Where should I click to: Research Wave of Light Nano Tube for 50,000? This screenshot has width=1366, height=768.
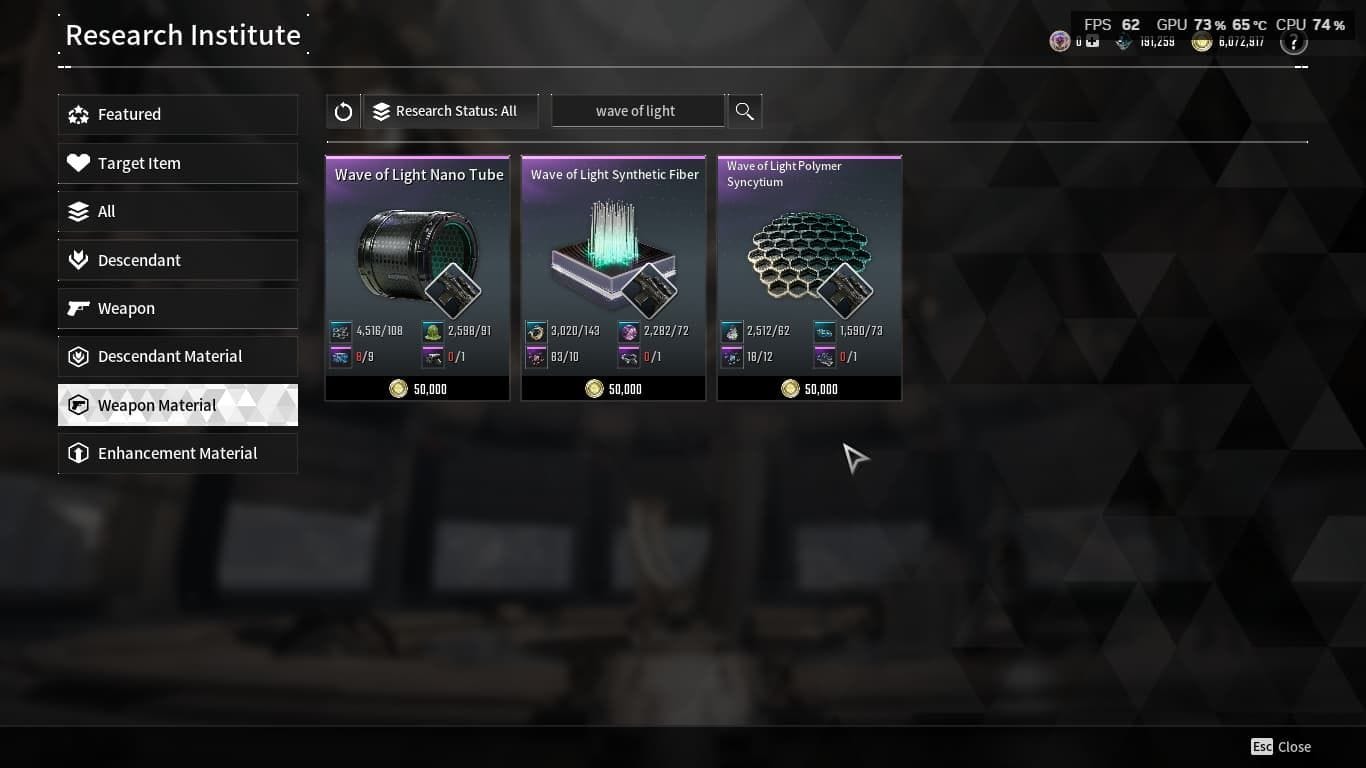(x=417, y=388)
